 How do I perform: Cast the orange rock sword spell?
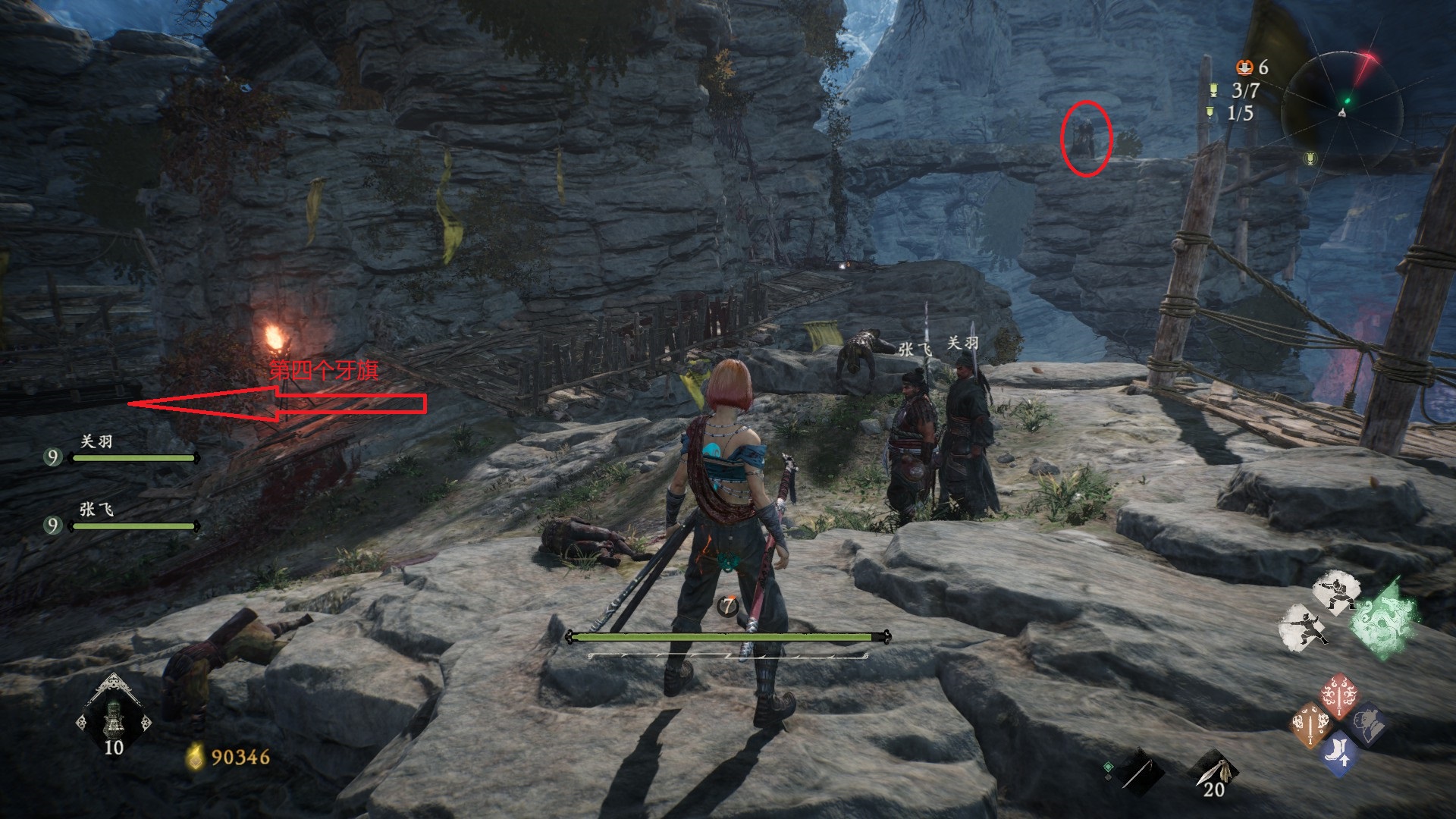pyautogui.click(x=1310, y=725)
